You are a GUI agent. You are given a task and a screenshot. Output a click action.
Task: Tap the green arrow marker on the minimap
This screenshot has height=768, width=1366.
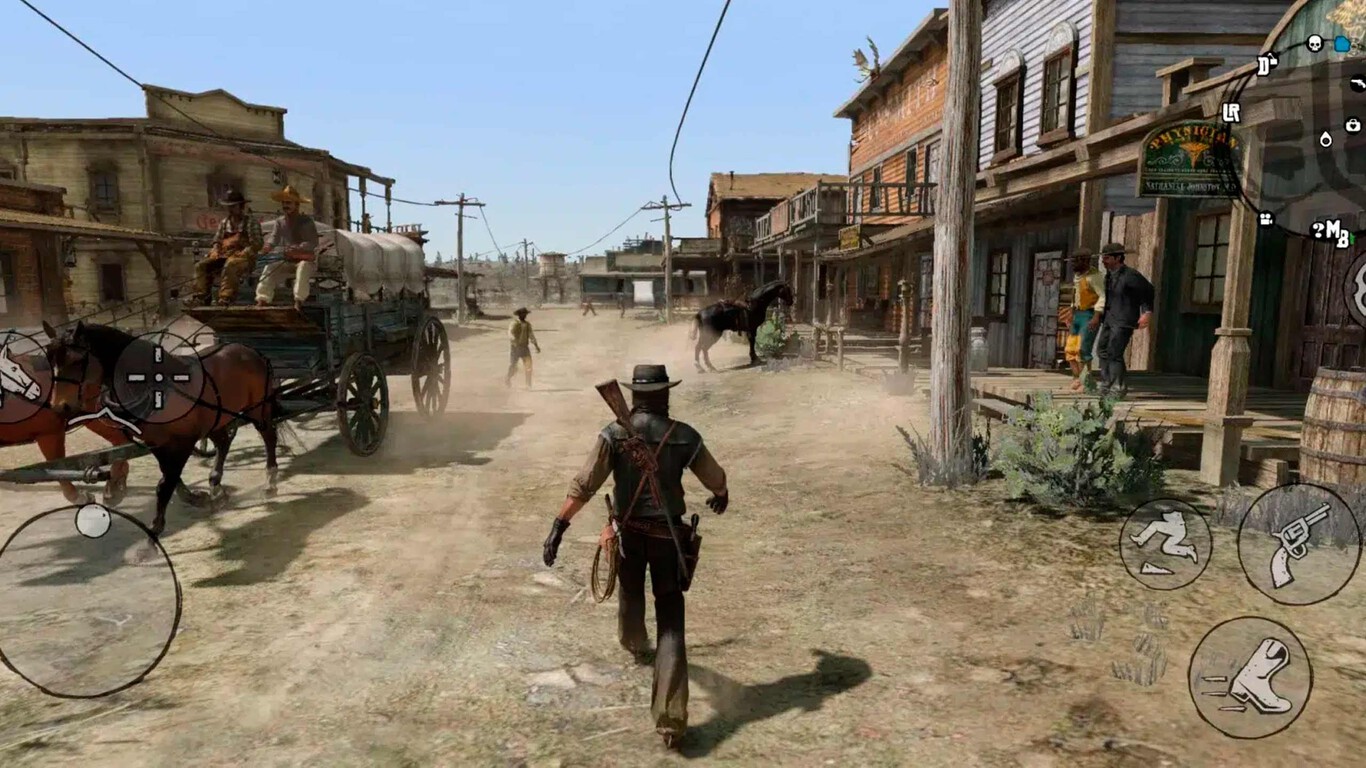1352,236
